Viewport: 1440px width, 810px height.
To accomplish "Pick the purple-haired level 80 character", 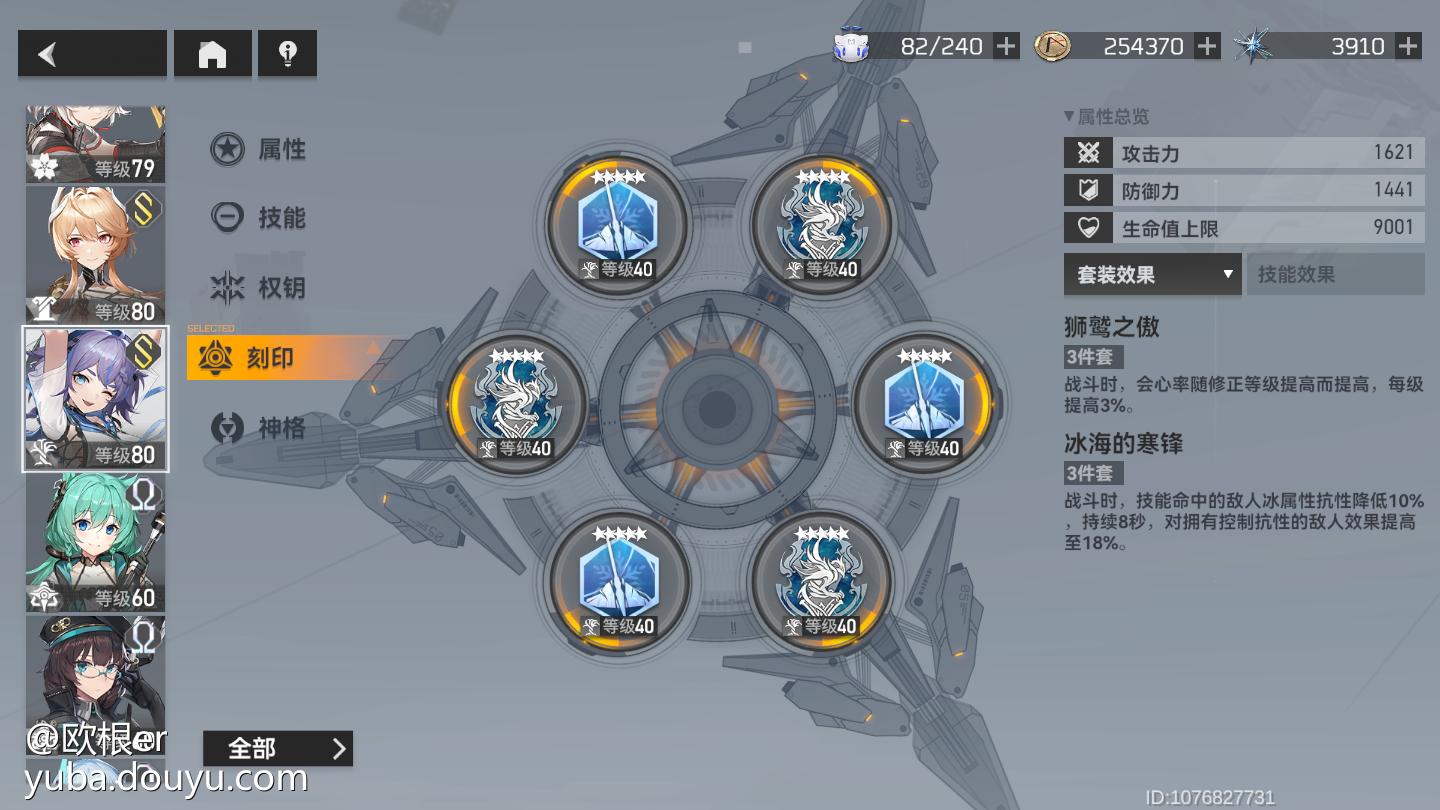I will (95, 399).
